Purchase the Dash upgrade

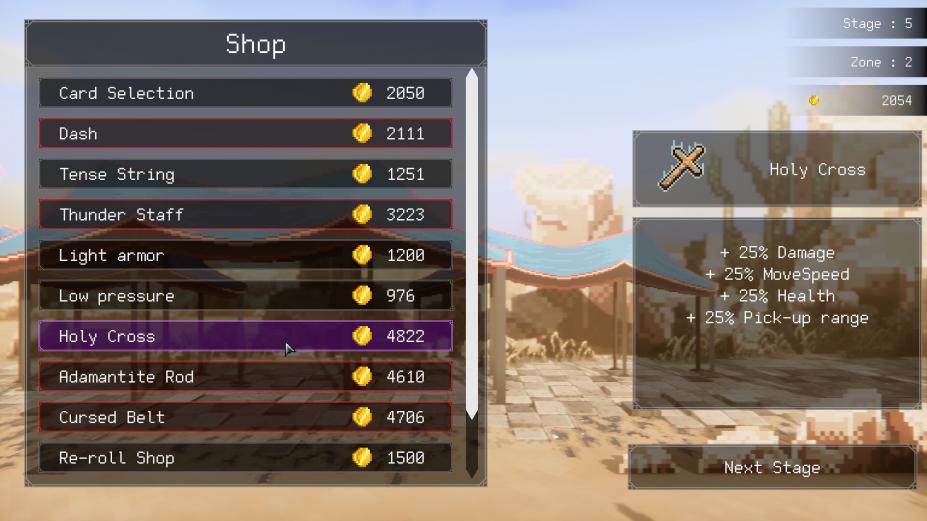click(245, 133)
